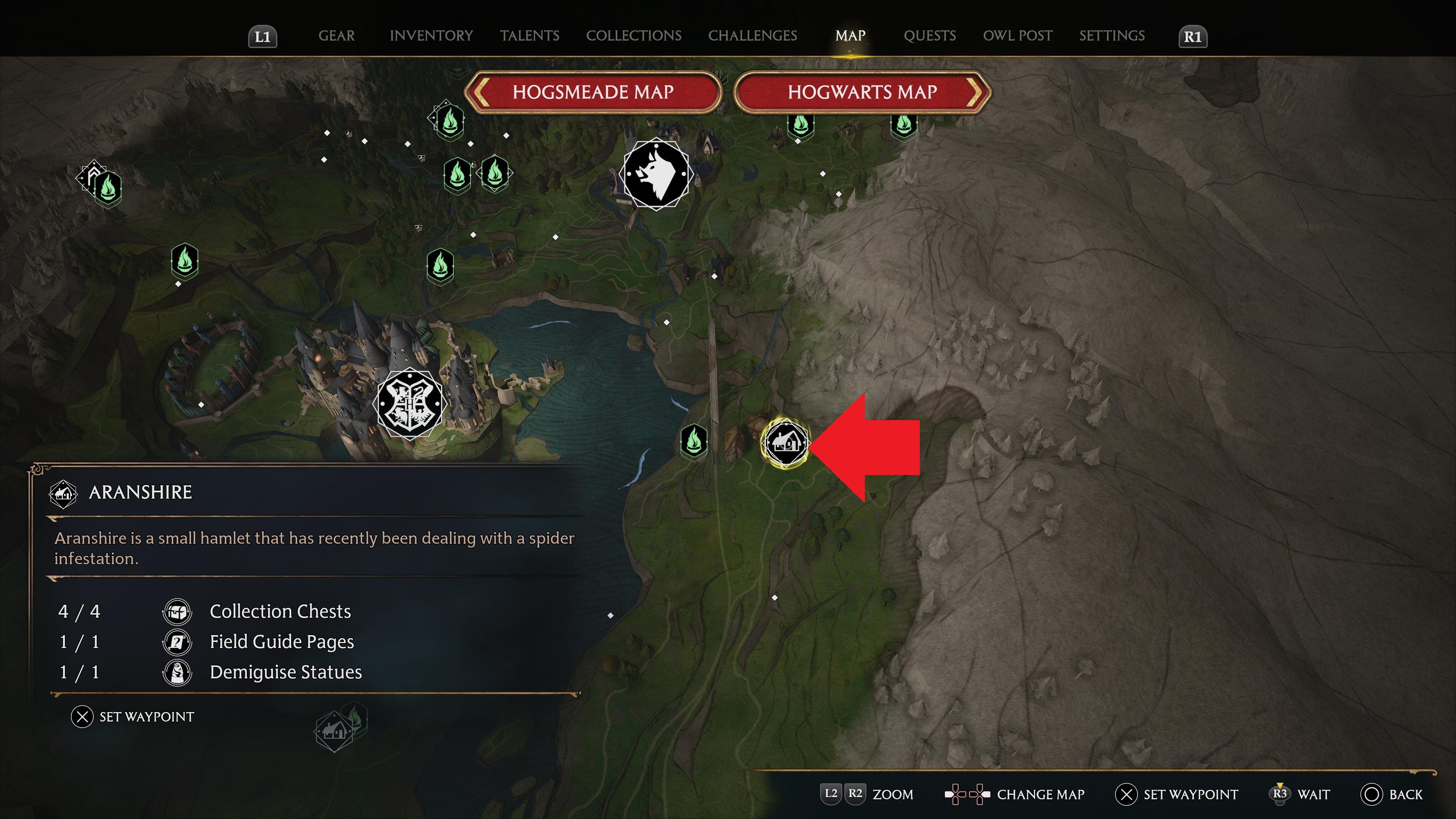Switch to the Hogsmeade Map
1456x819 pixels.
[x=593, y=92]
